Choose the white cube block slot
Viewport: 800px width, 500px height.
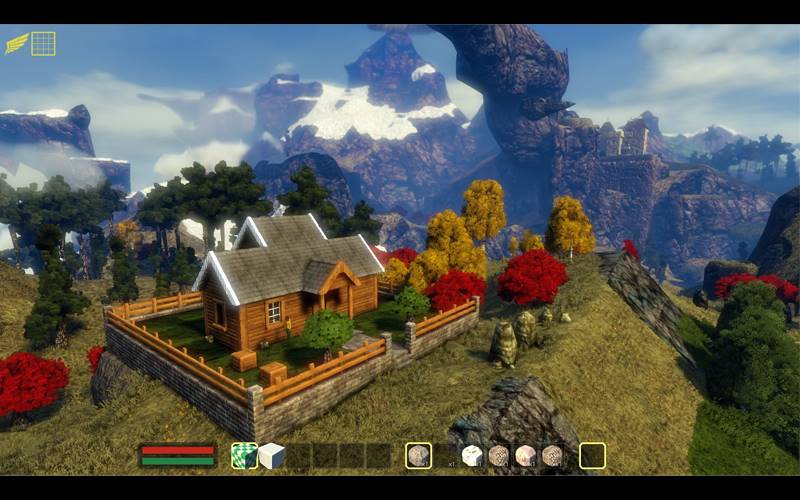[x=271, y=456]
